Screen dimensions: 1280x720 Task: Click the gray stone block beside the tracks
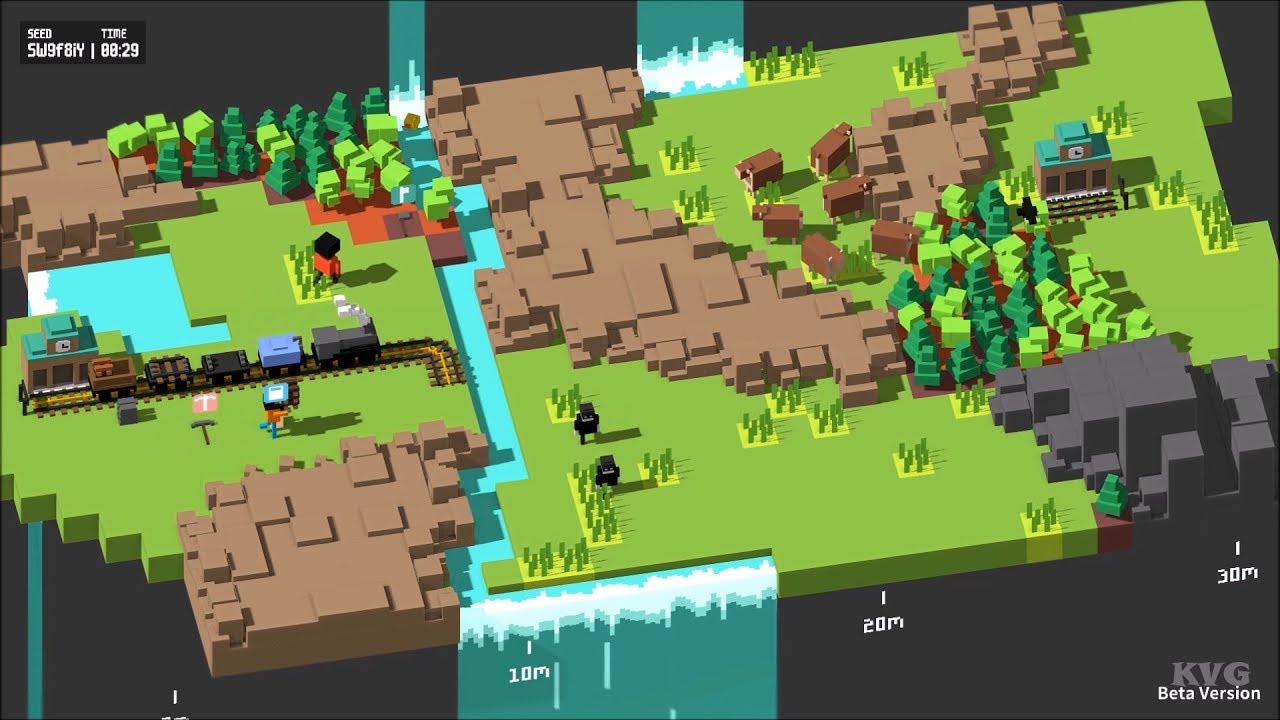pyautogui.click(x=125, y=409)
